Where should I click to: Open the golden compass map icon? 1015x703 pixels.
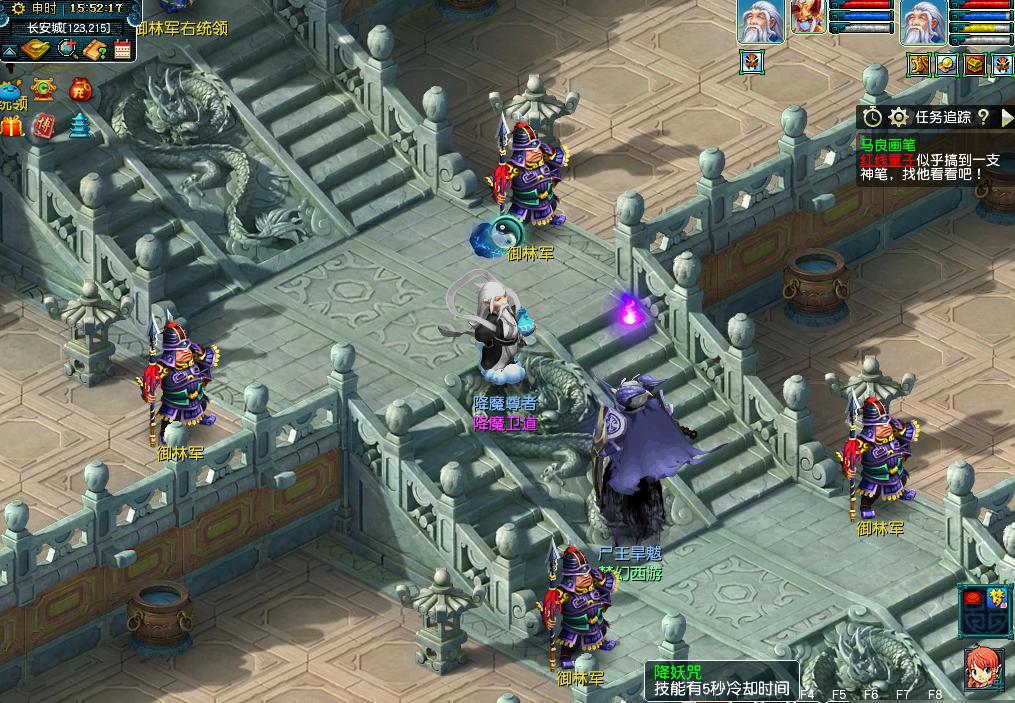[x=38, y=49]
